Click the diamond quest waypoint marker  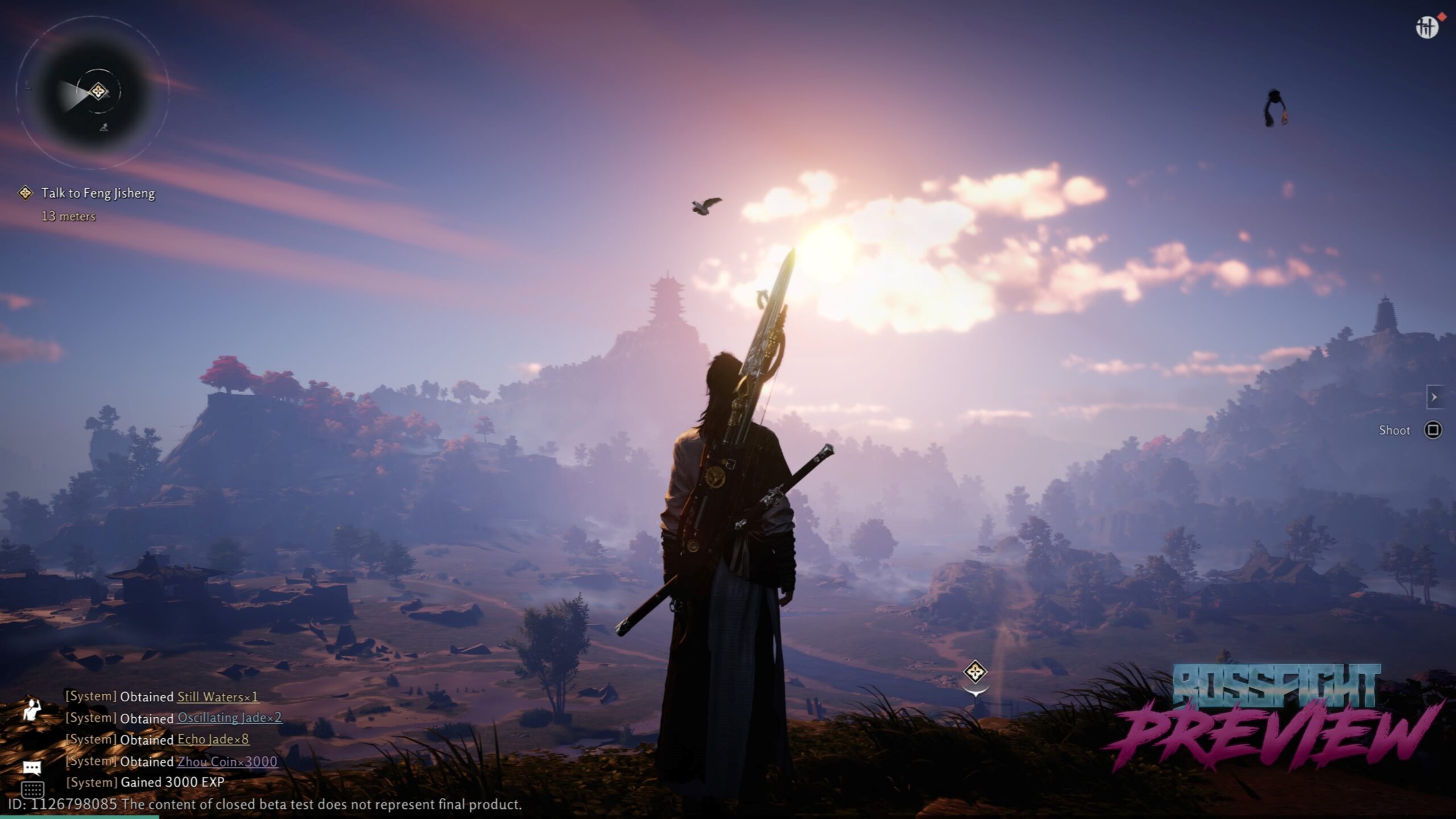(x=975, y=672)
